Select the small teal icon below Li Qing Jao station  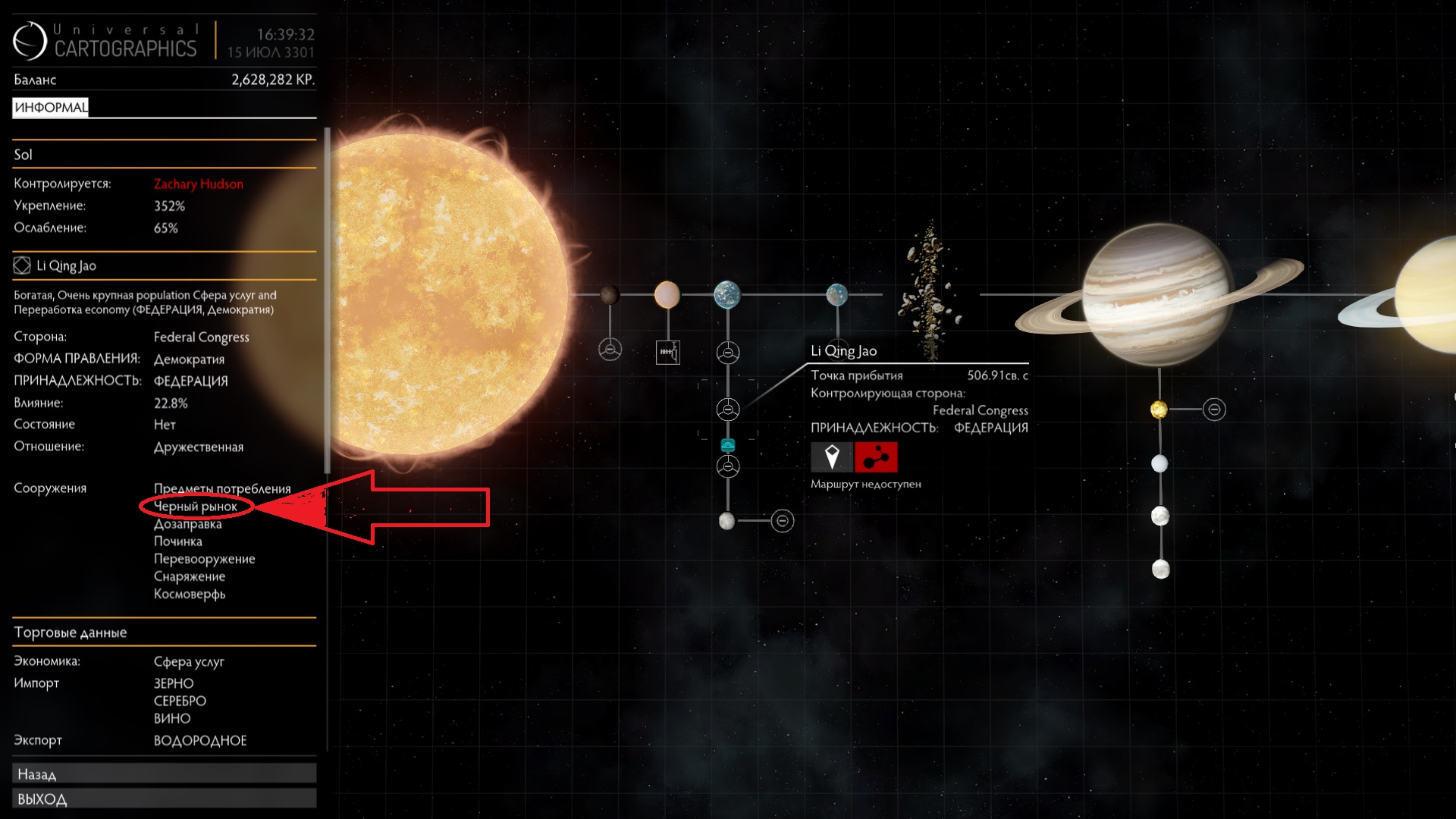tap(728, 445)
